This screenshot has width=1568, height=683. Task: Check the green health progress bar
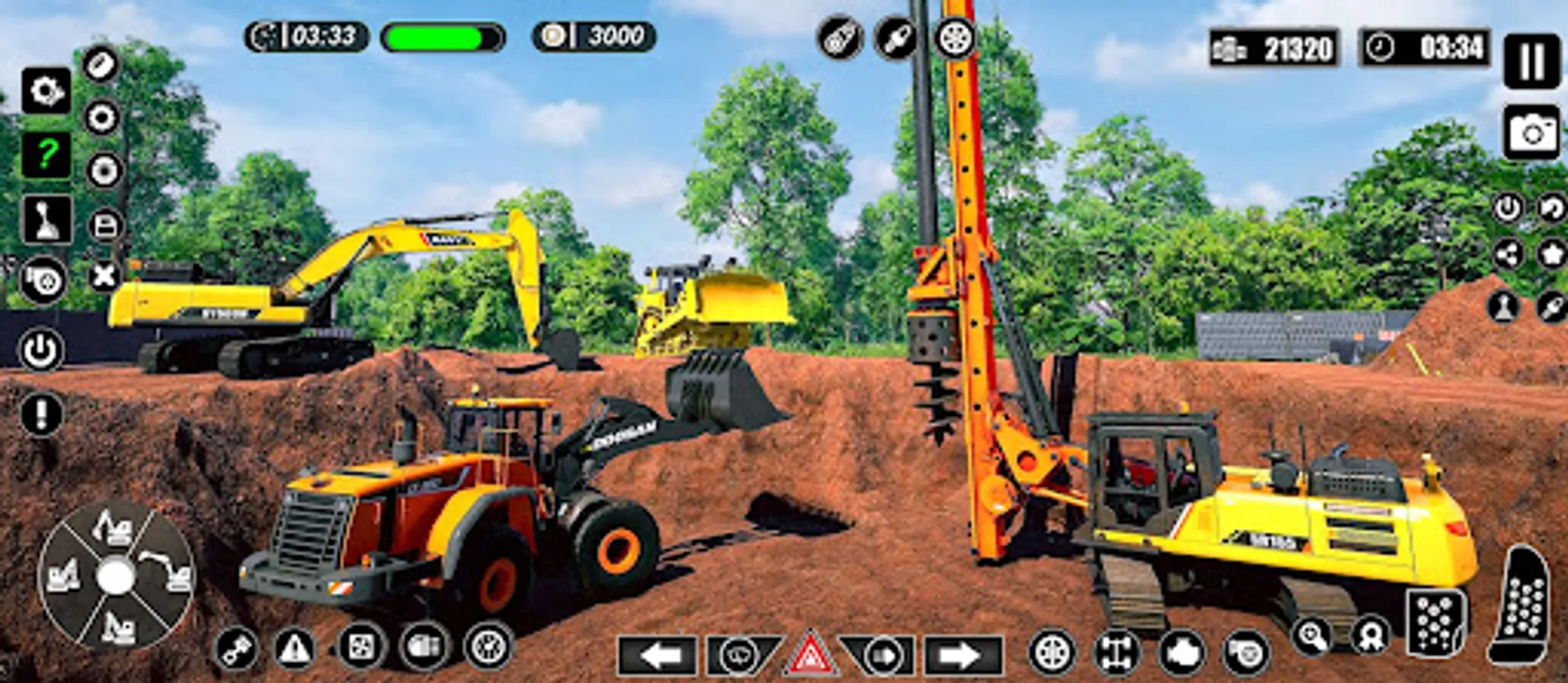point(442,36)
